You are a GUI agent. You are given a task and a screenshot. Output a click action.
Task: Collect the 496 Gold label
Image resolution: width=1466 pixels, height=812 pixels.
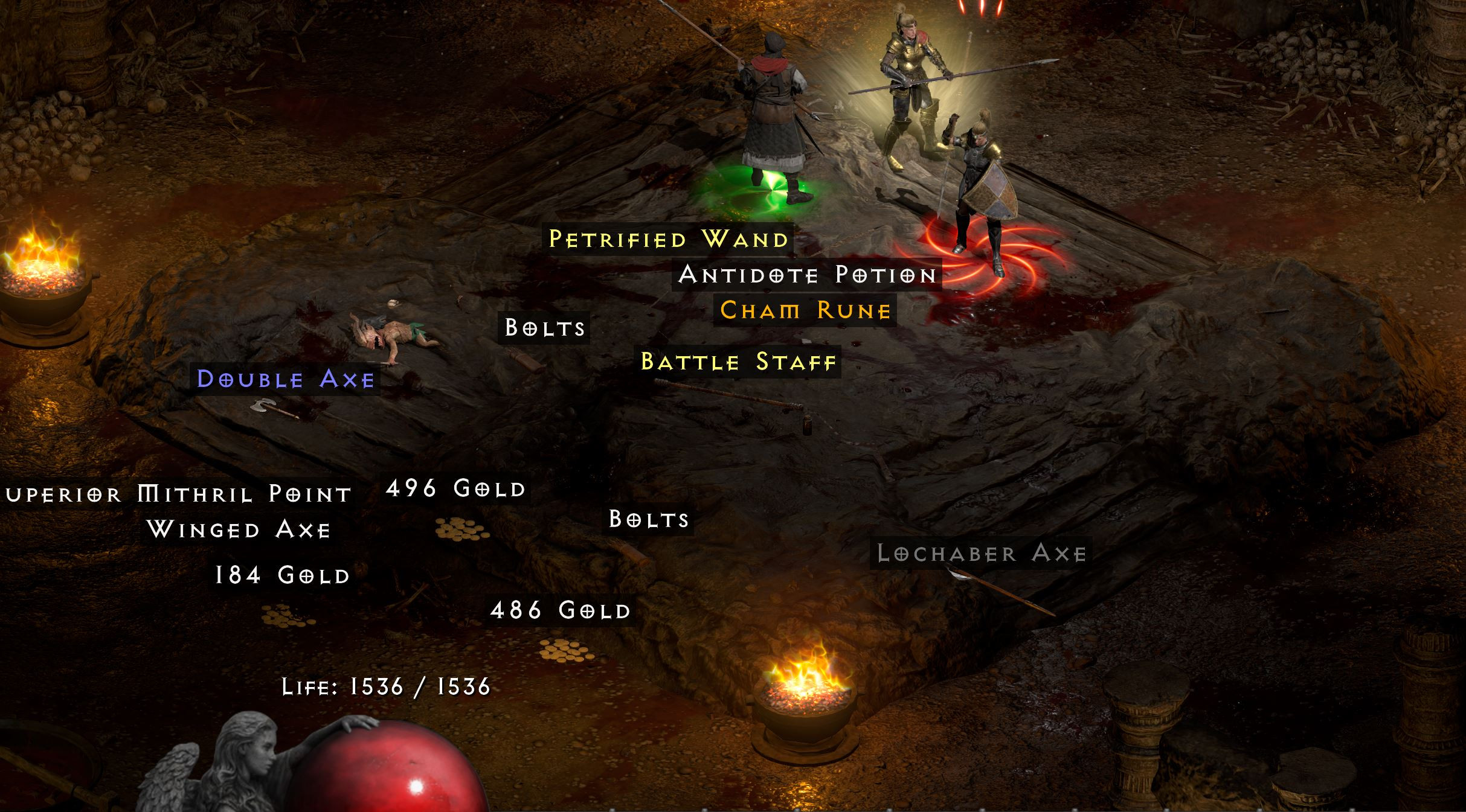coord(456,488)
